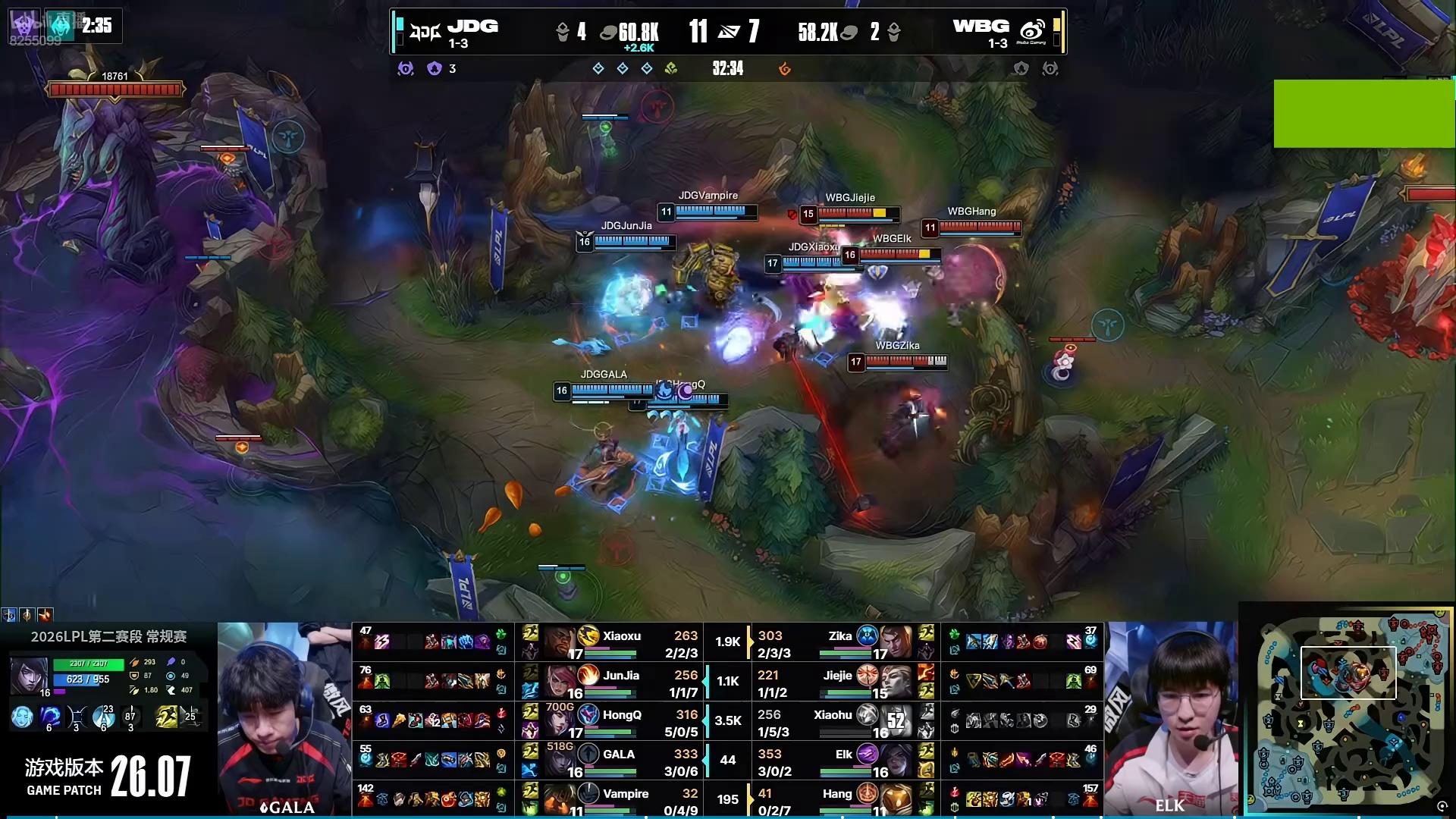Viewport: 1456px width, 819px height.
Task: Click the WBG team logo
Action: coord(1032,32)
